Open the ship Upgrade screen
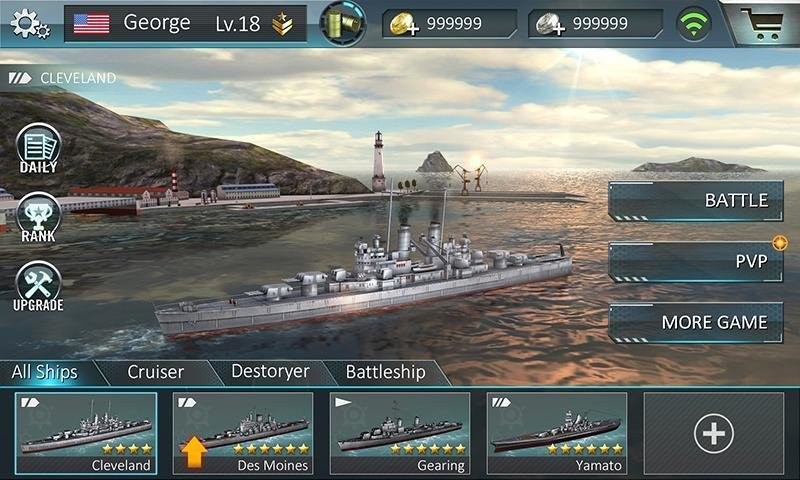Screen dimensions: 800x480 point(39,287)
